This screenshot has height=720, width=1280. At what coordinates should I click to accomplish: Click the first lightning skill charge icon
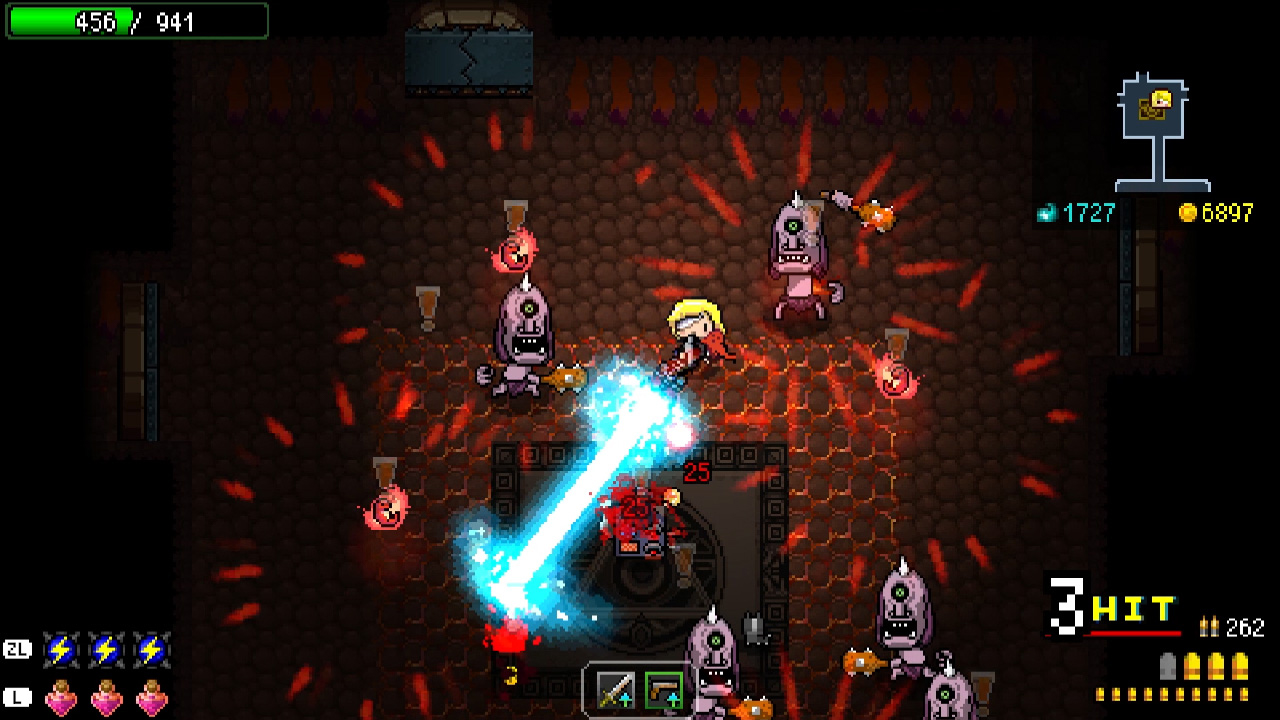coord(61,648)
